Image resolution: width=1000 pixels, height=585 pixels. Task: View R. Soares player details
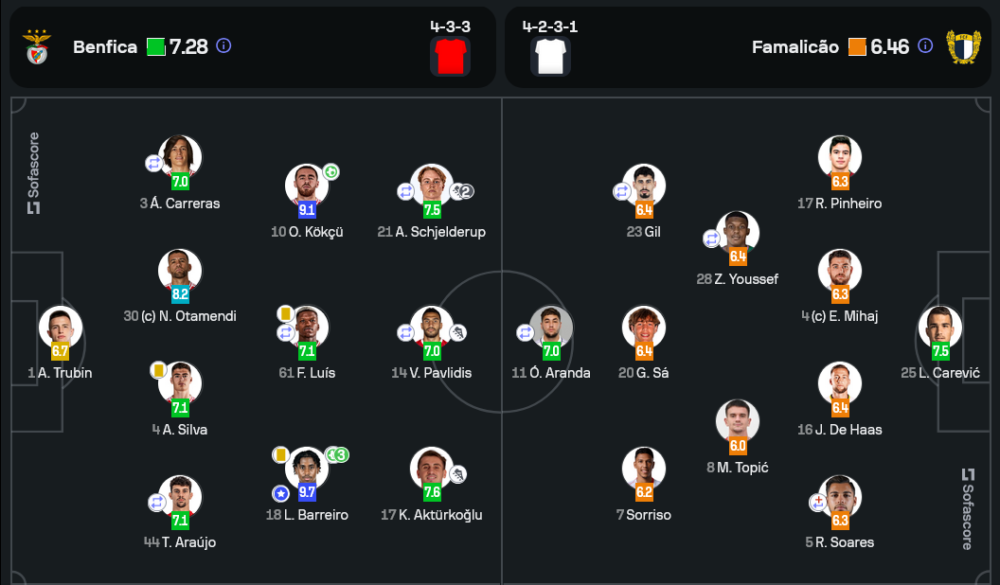[840, 498]
